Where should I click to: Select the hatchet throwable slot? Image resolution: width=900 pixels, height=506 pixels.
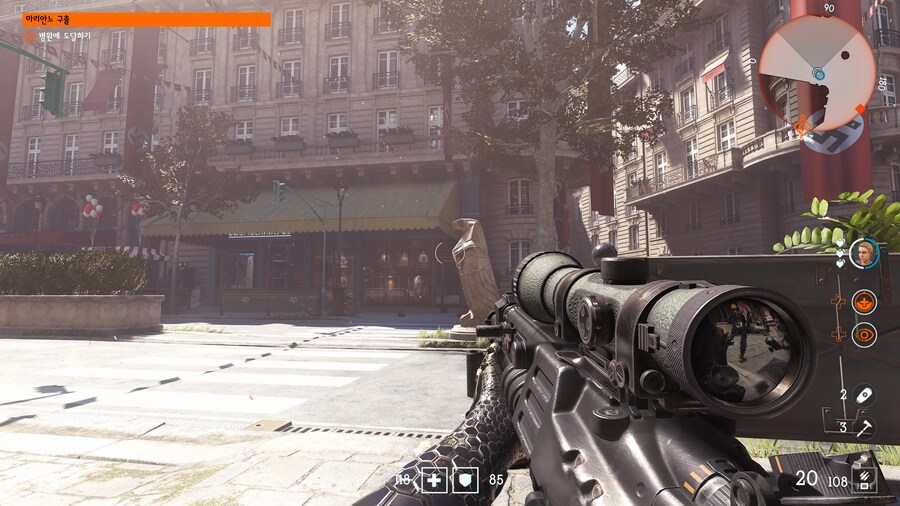tap(863, 427)
